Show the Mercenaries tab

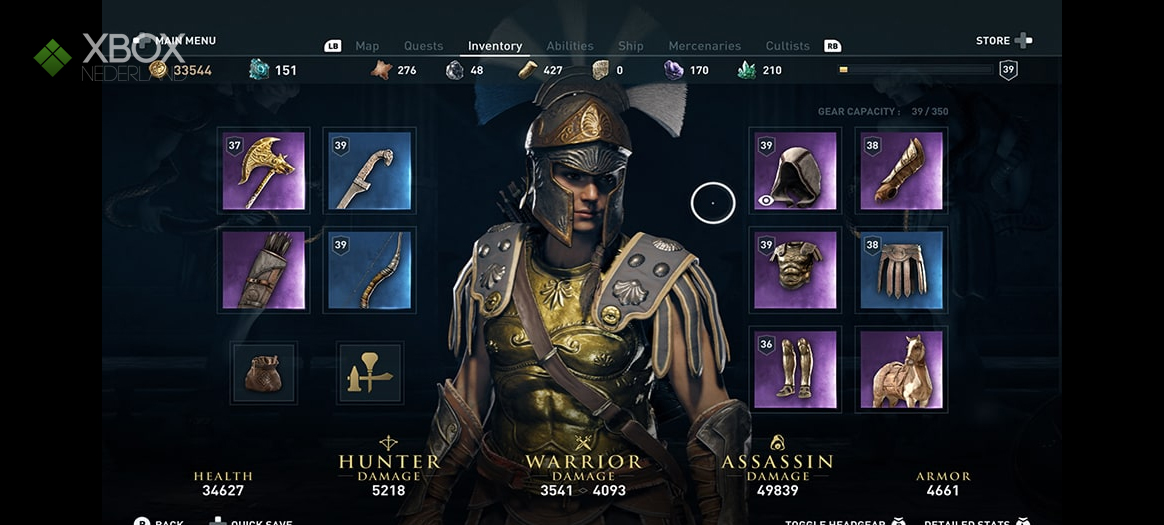click(706, 46)
